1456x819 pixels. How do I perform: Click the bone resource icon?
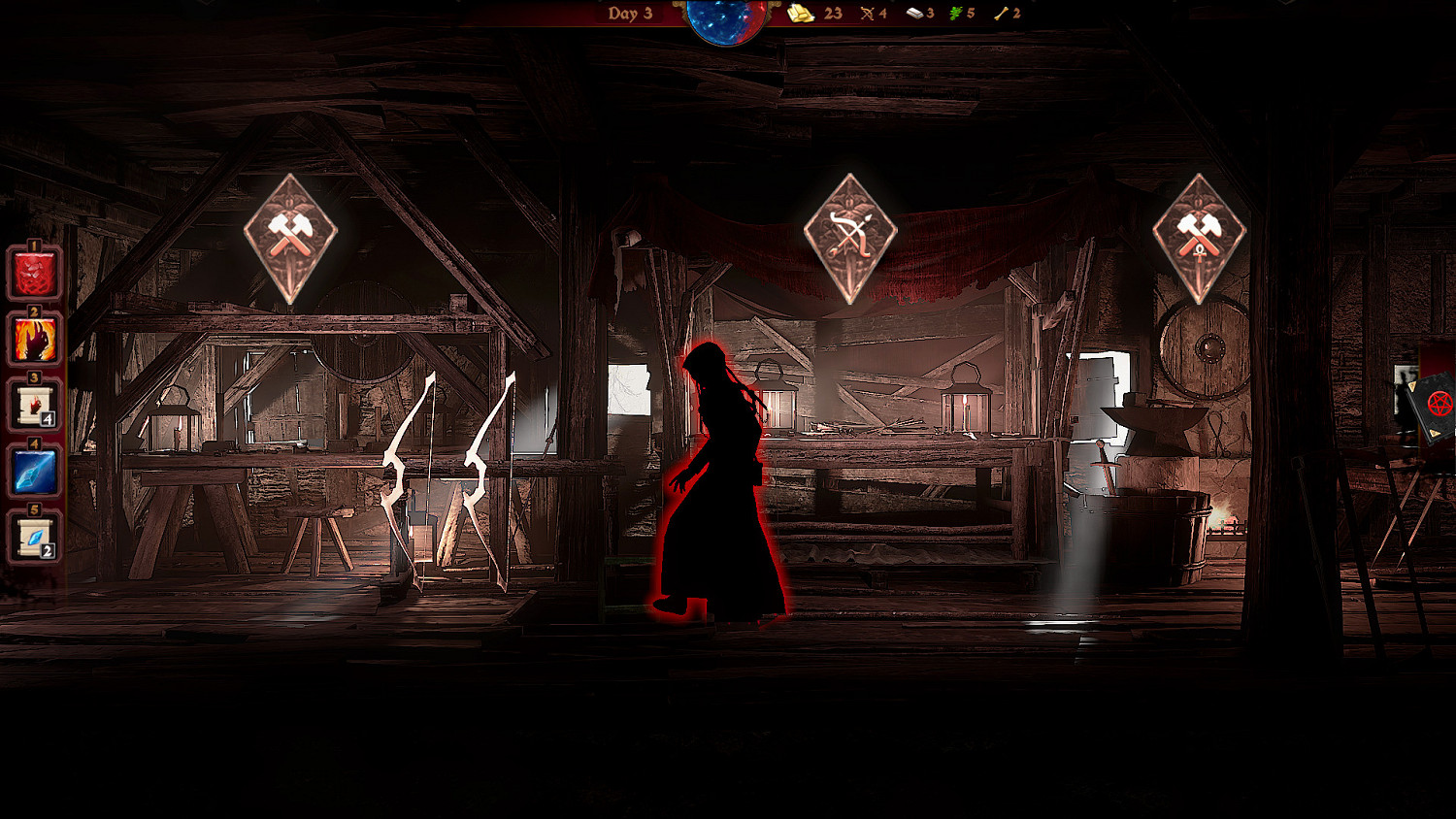point(1002,14)
